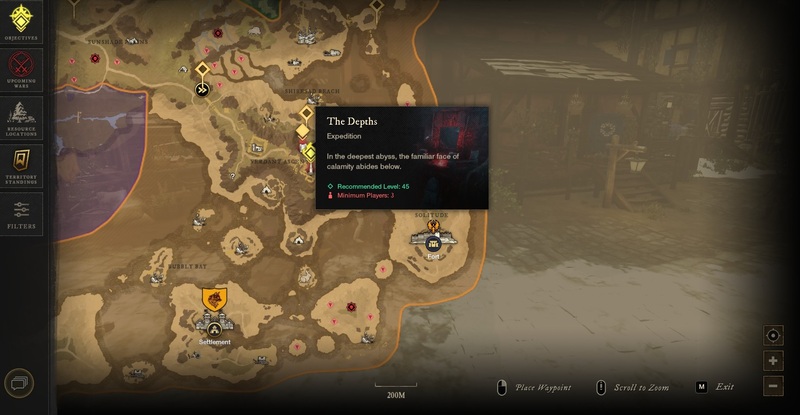
Task: Switch to Territory Standings
Action: (21, 163)
